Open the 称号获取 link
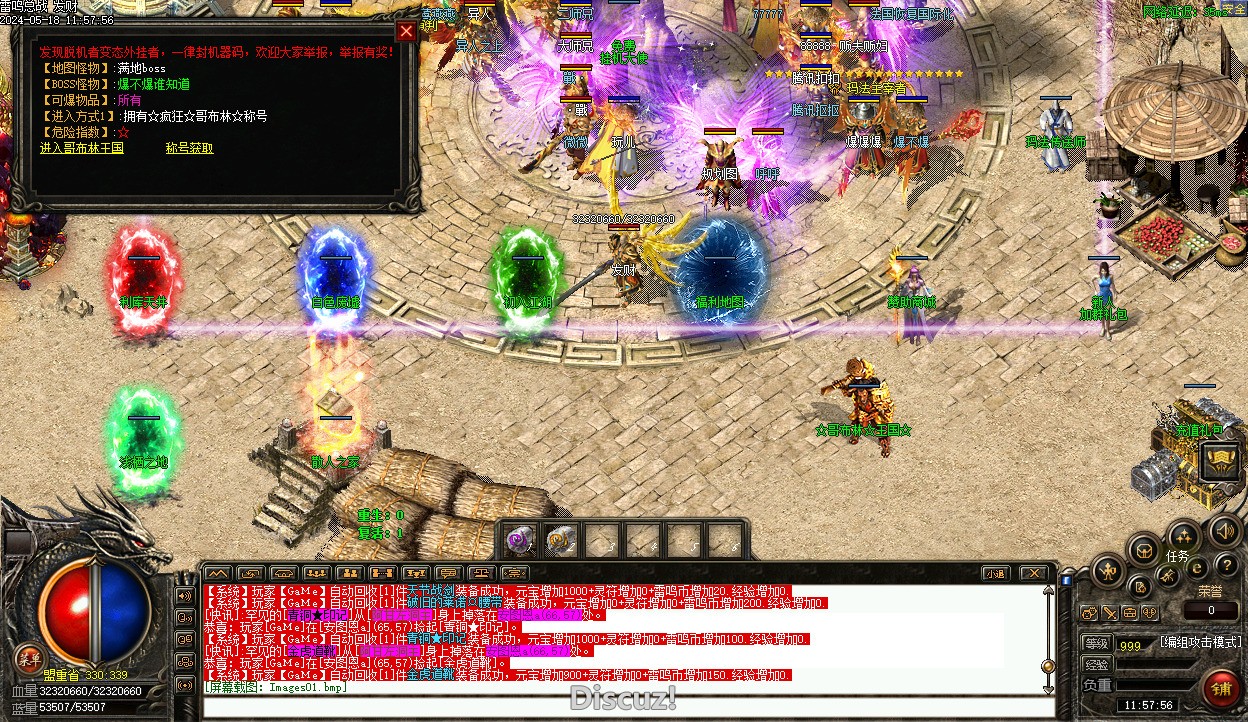This screenshot has width=1248, height=722. point(189,148)
